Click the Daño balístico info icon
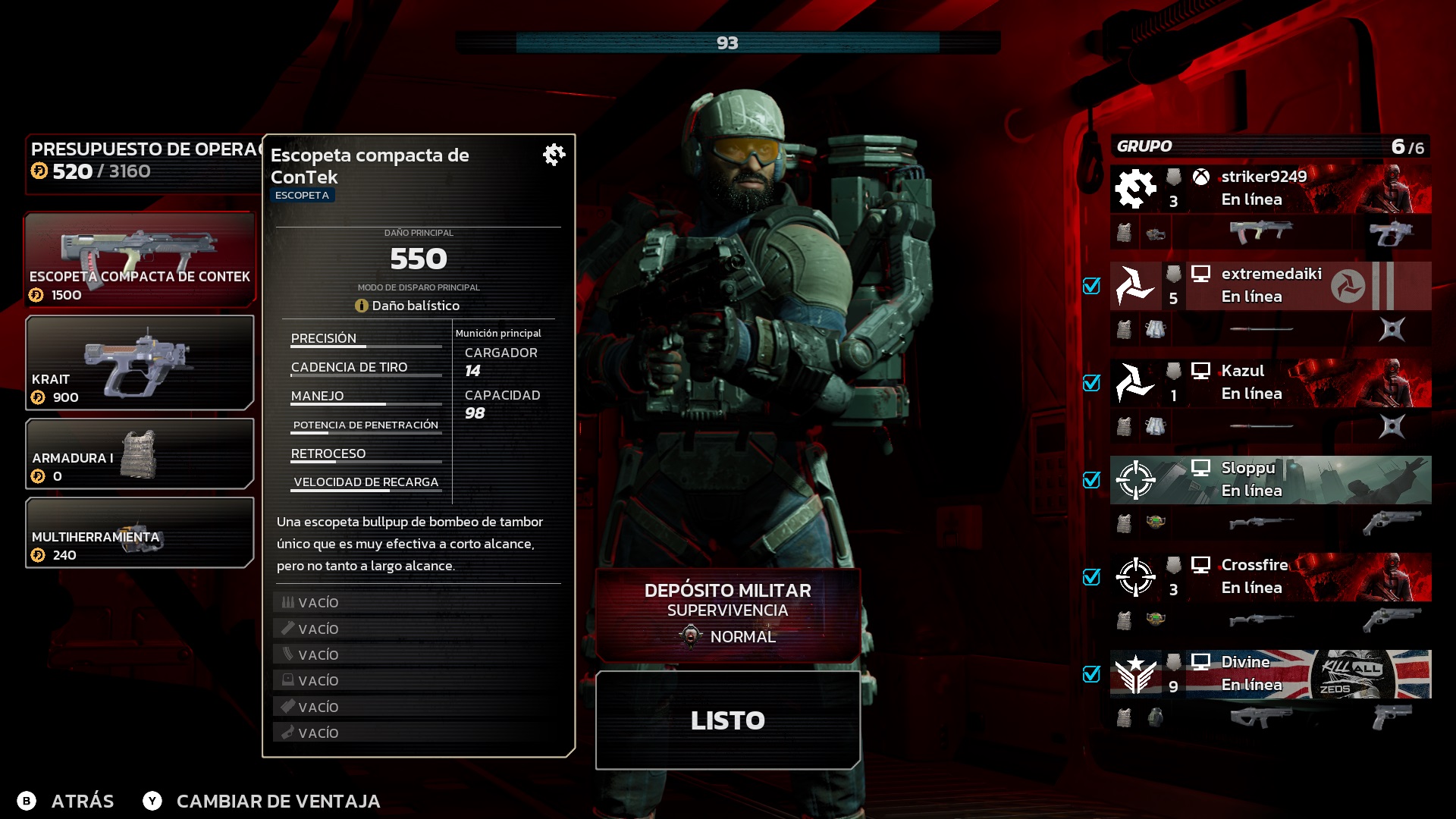Viewport: 1456px width, 819px height. coord(362,306)
